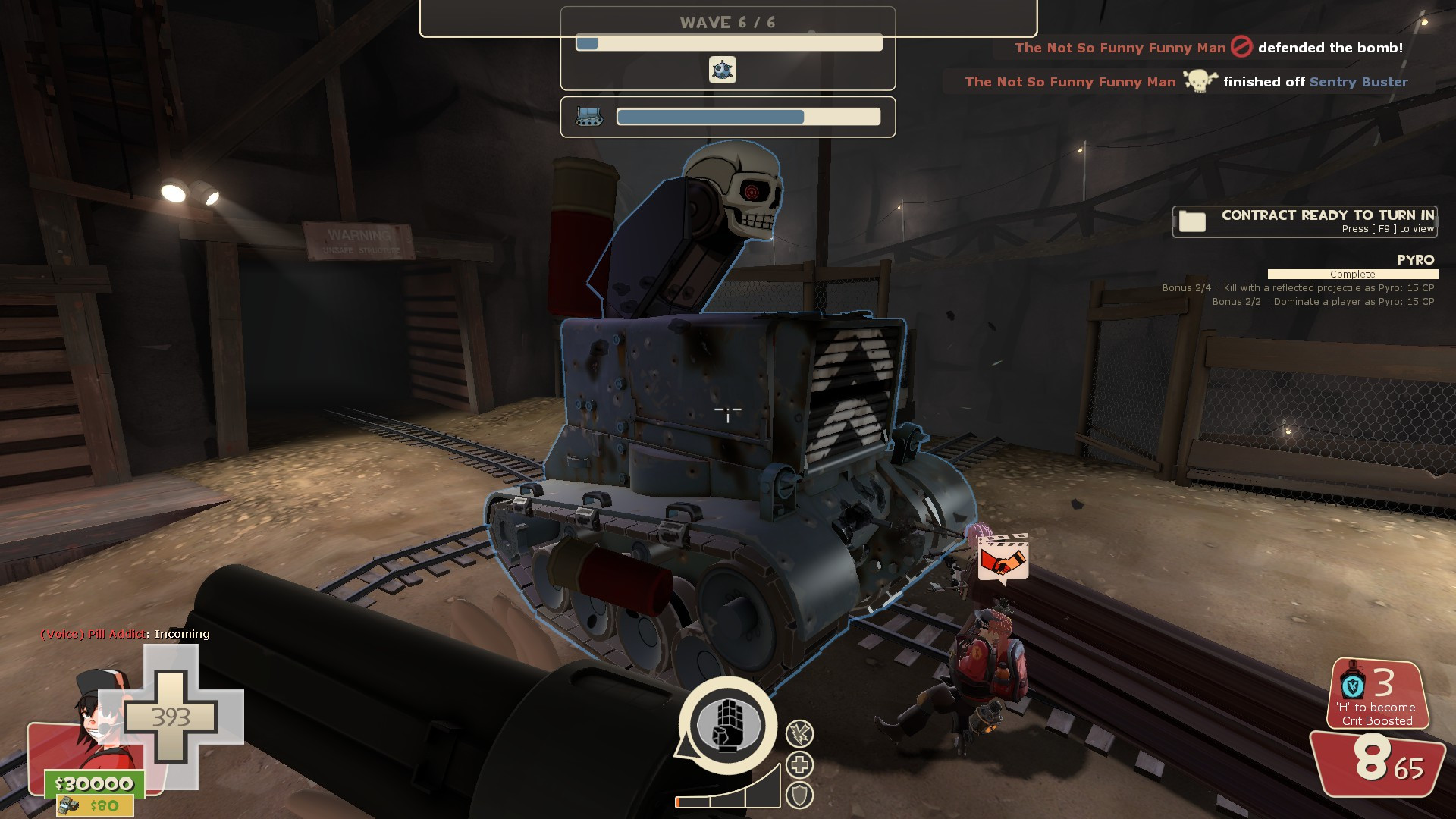Click the folder icon on the contract notification
The height and width of the screenshot is (819, 1456).
[x=1193, y=222]
